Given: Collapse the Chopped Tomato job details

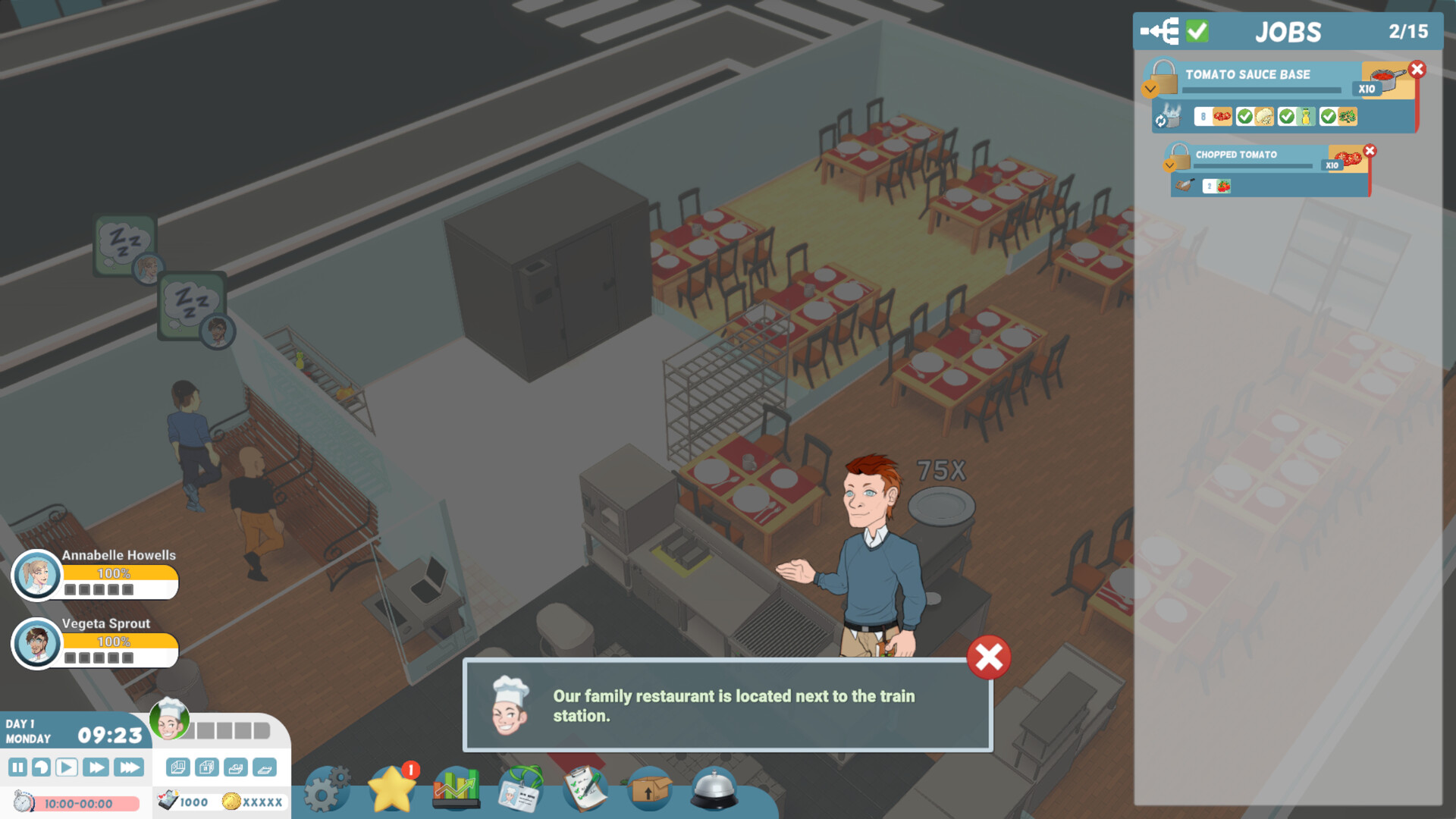Looking at the screenshot, I should pos(1169,165).
